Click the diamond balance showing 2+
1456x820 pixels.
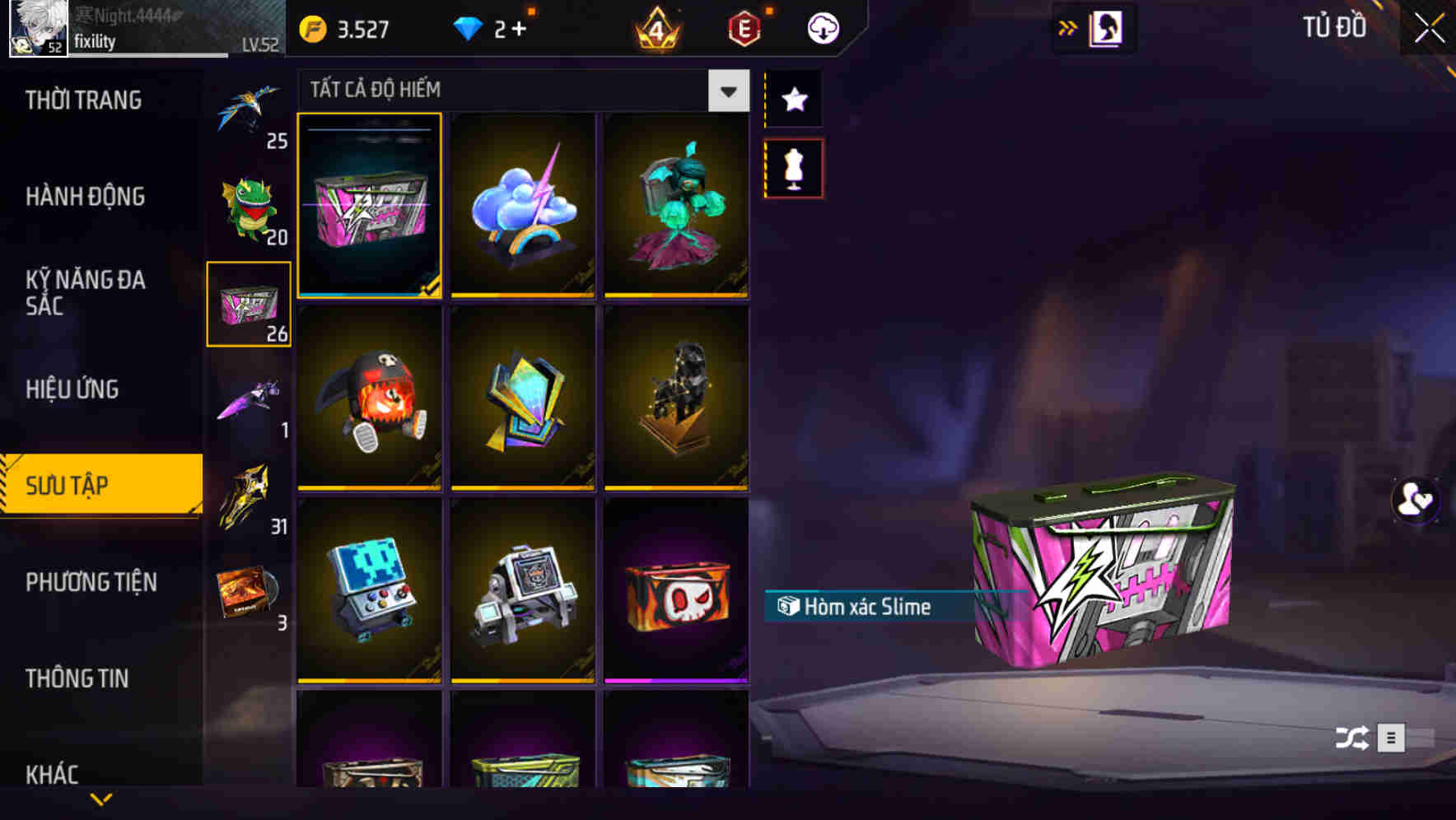[x=492, y=27]
